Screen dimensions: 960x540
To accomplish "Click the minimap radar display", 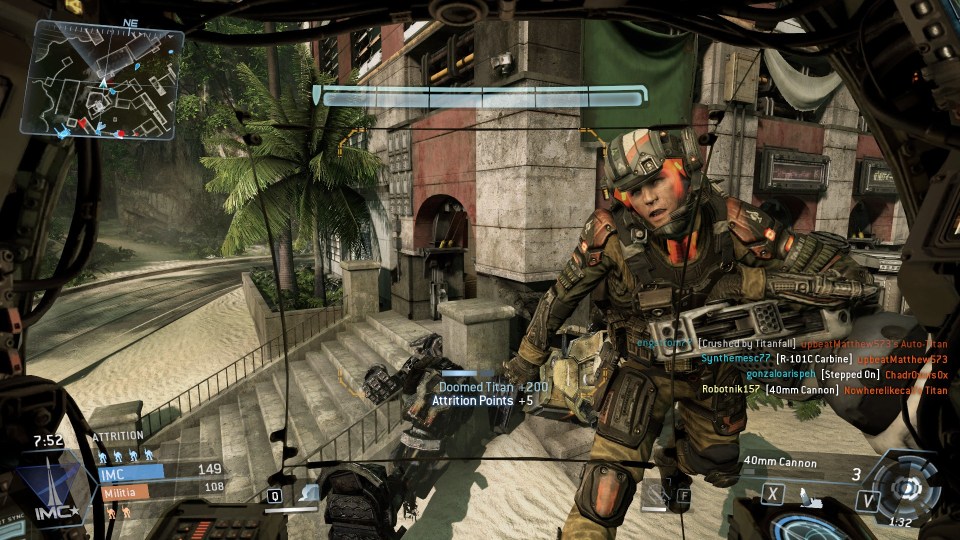I will click(x=107, y=79).
